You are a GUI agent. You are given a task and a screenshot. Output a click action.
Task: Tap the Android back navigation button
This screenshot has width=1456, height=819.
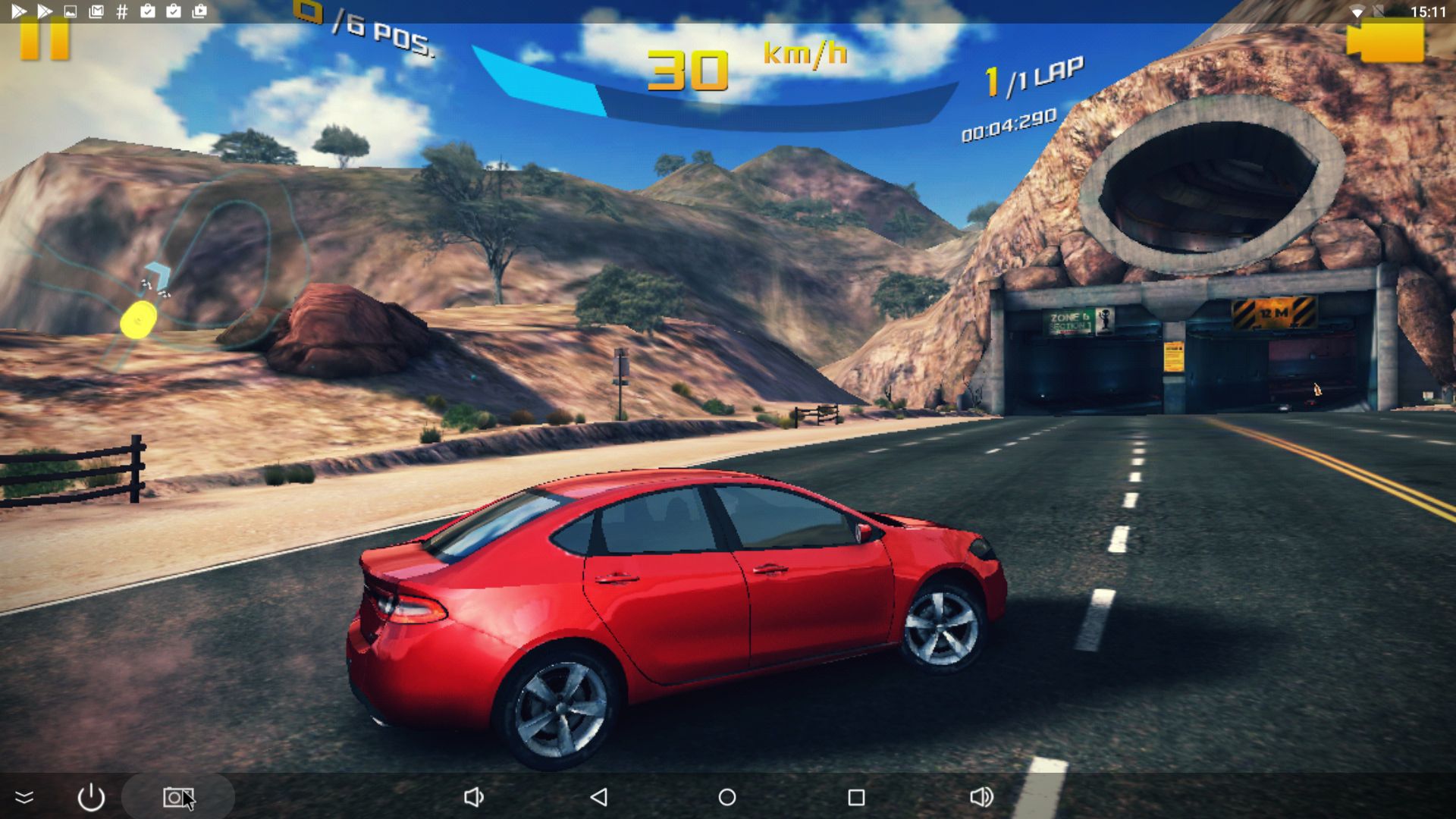coord(599,797)
